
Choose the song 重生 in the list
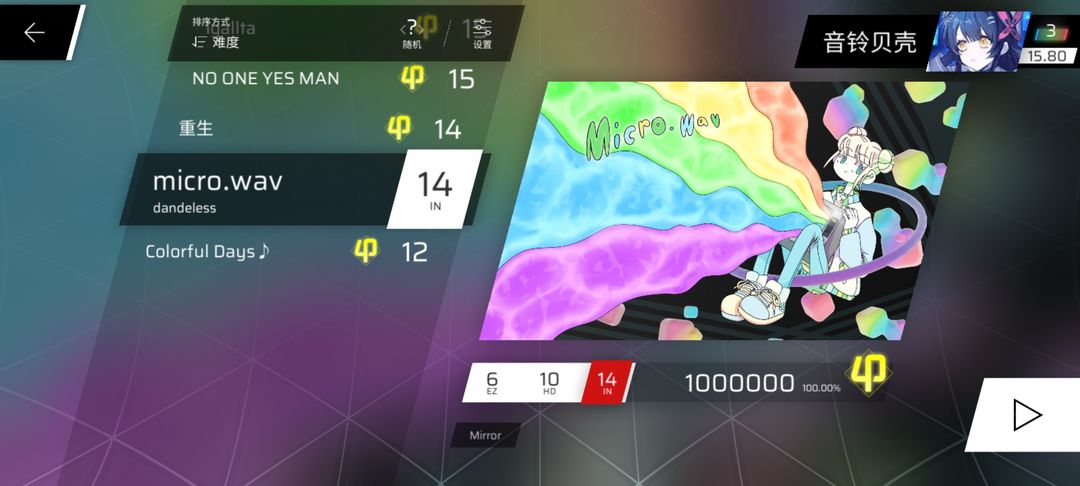(x=197, y=128)
